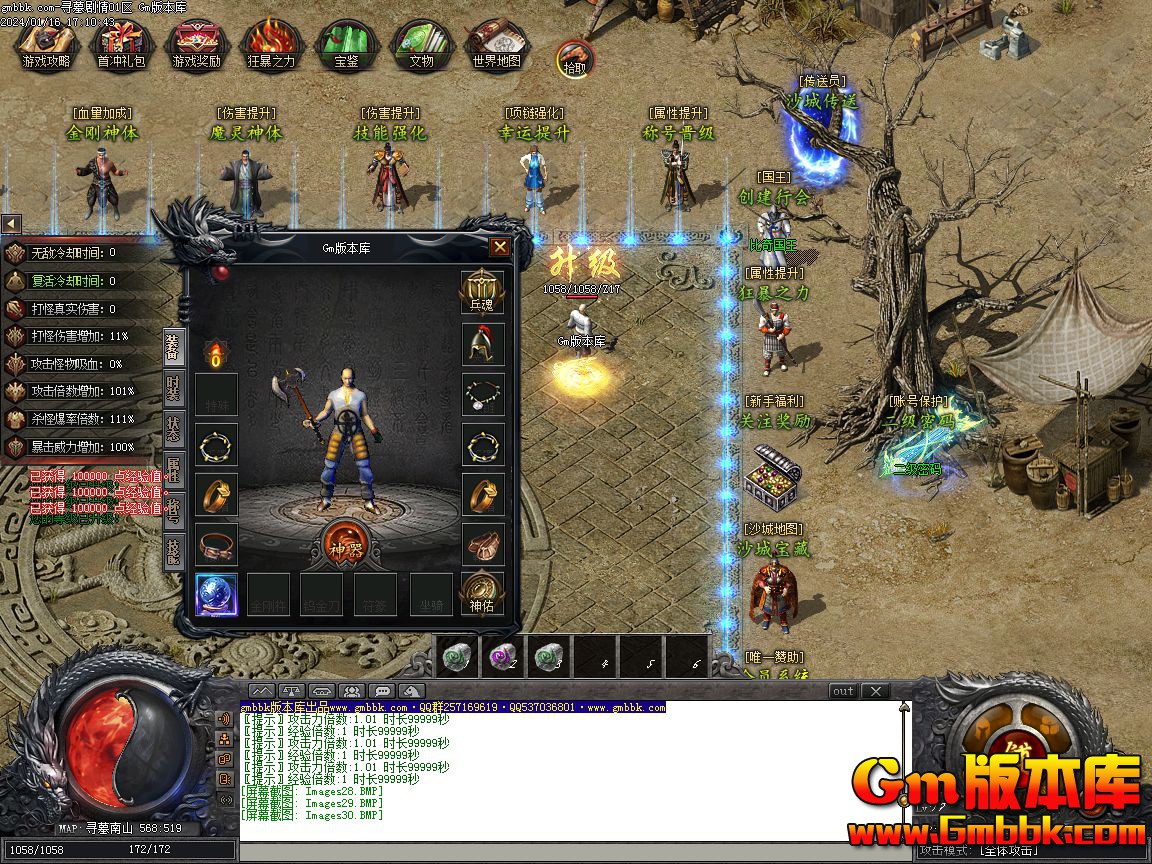Open the 兵魂 weapon soul button

click(482, 292)
